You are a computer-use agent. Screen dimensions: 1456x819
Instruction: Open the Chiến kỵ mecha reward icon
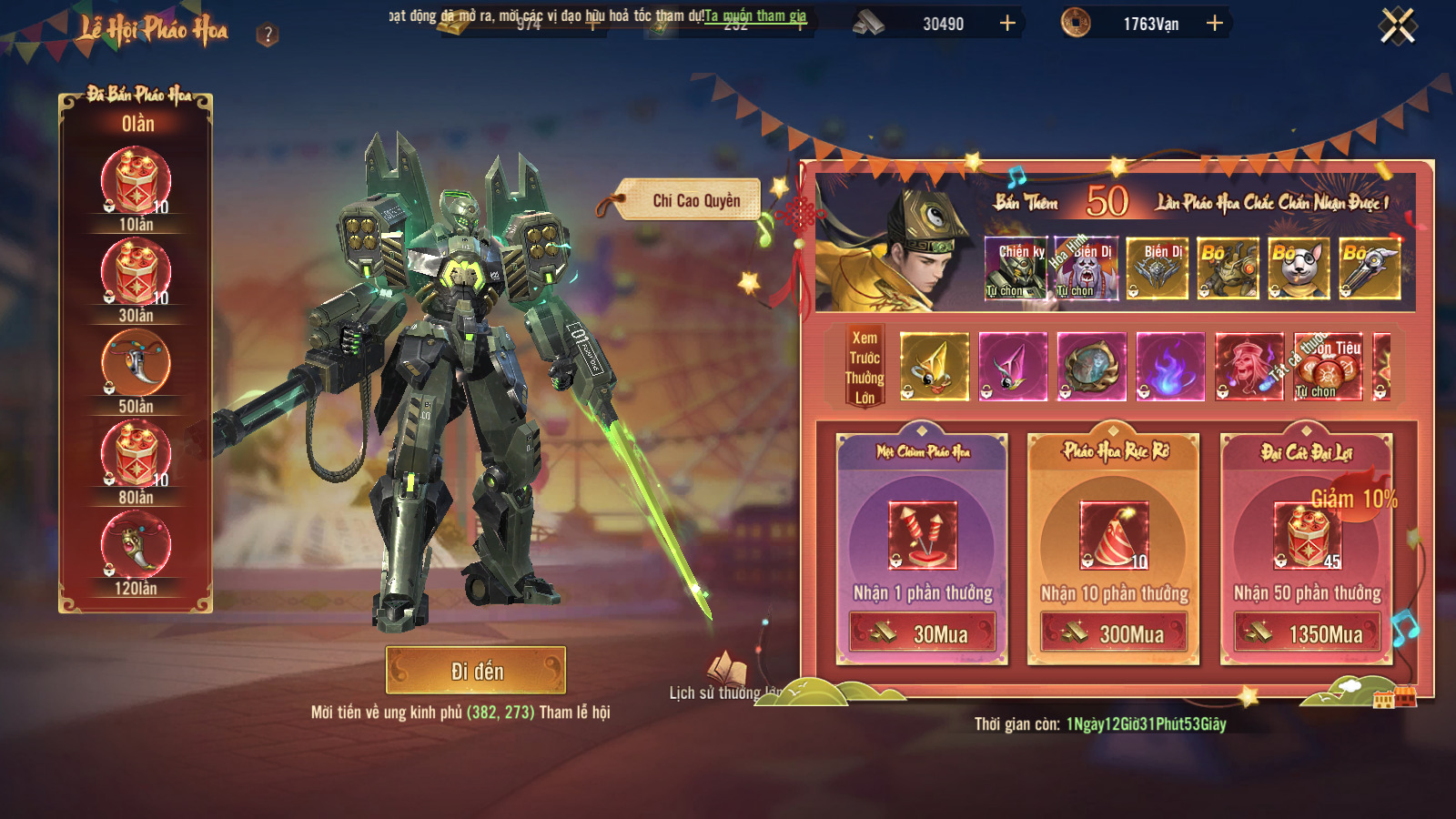click(x=1016, y=268)
